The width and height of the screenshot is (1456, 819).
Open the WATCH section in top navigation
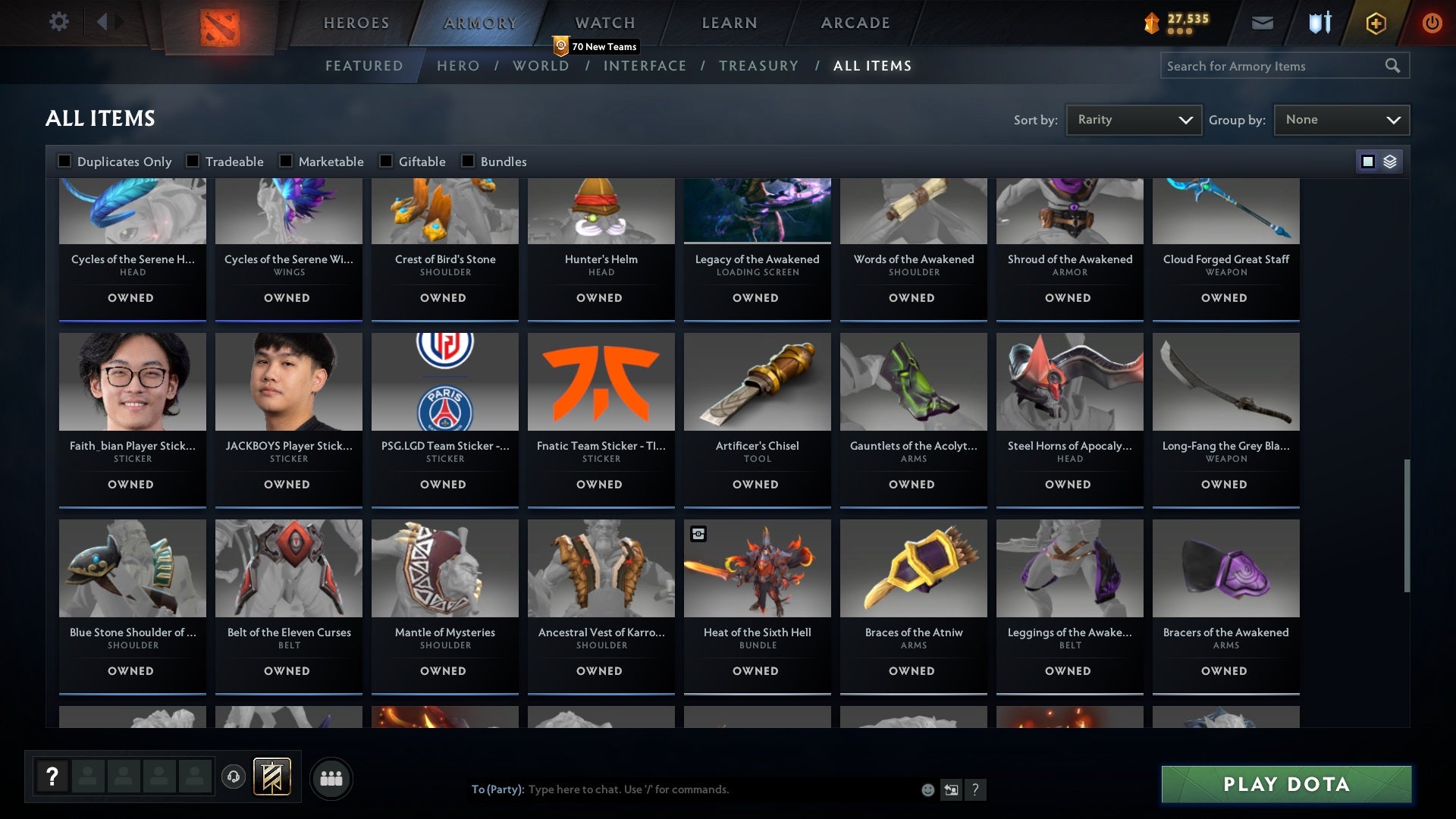[x=604, y=23]
